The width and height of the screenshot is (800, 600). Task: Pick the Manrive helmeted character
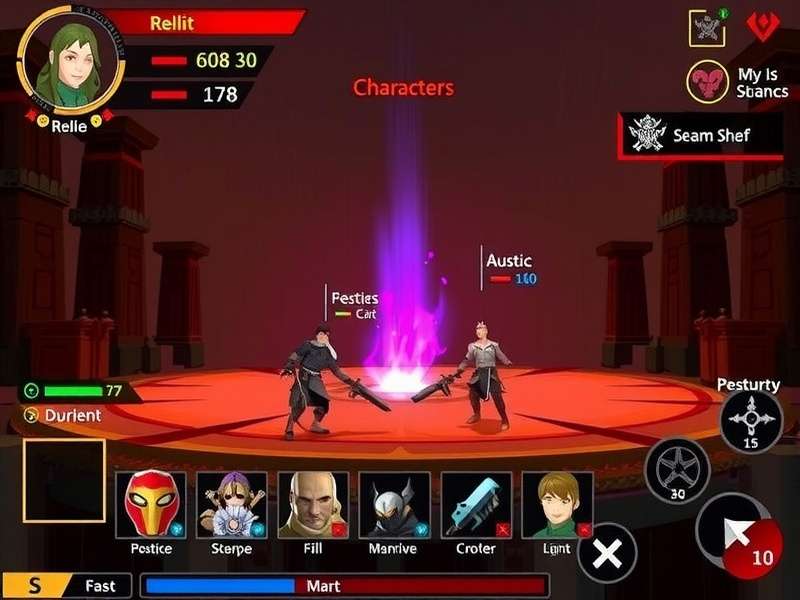coord(394,504)
